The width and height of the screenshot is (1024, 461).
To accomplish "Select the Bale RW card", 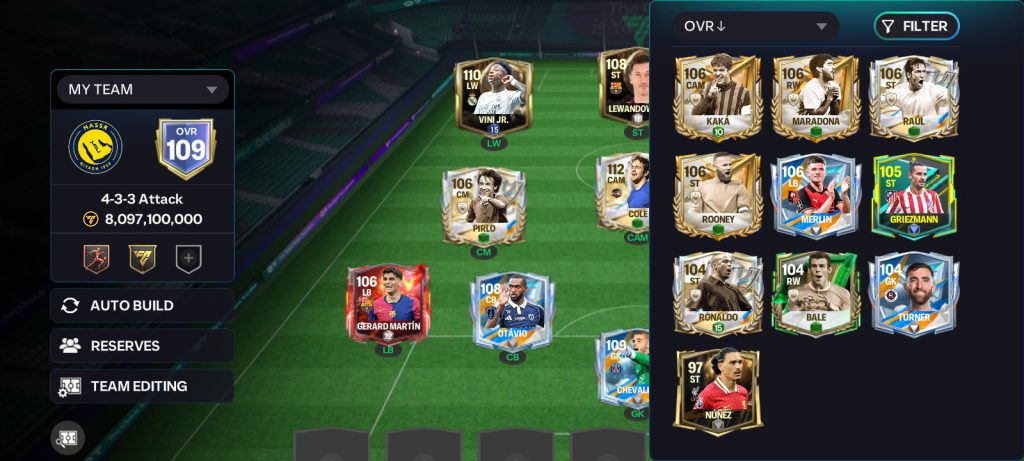I will click(815, 294).
